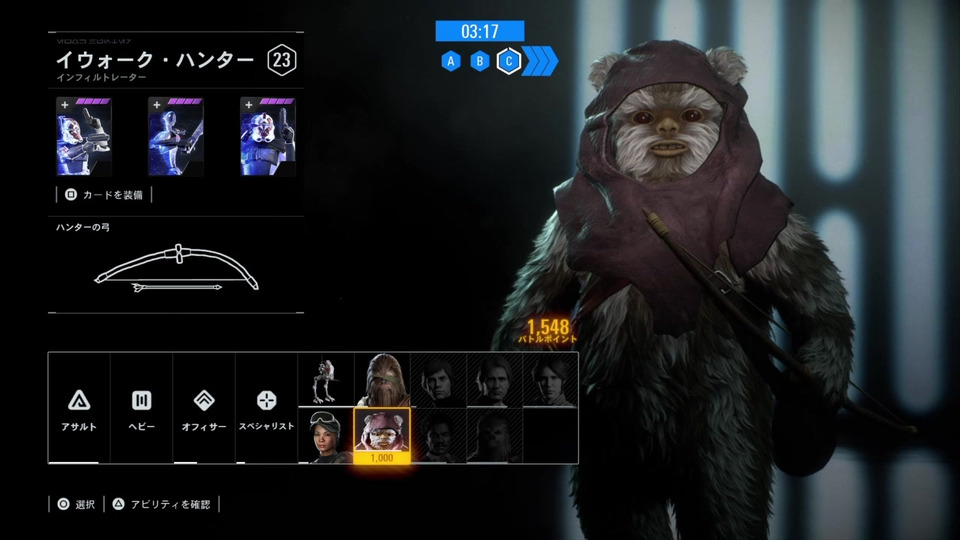Choose the dimmed Lando Calrissian hero portrait
The width and height of the screenshot is (960, 540).
438,435
